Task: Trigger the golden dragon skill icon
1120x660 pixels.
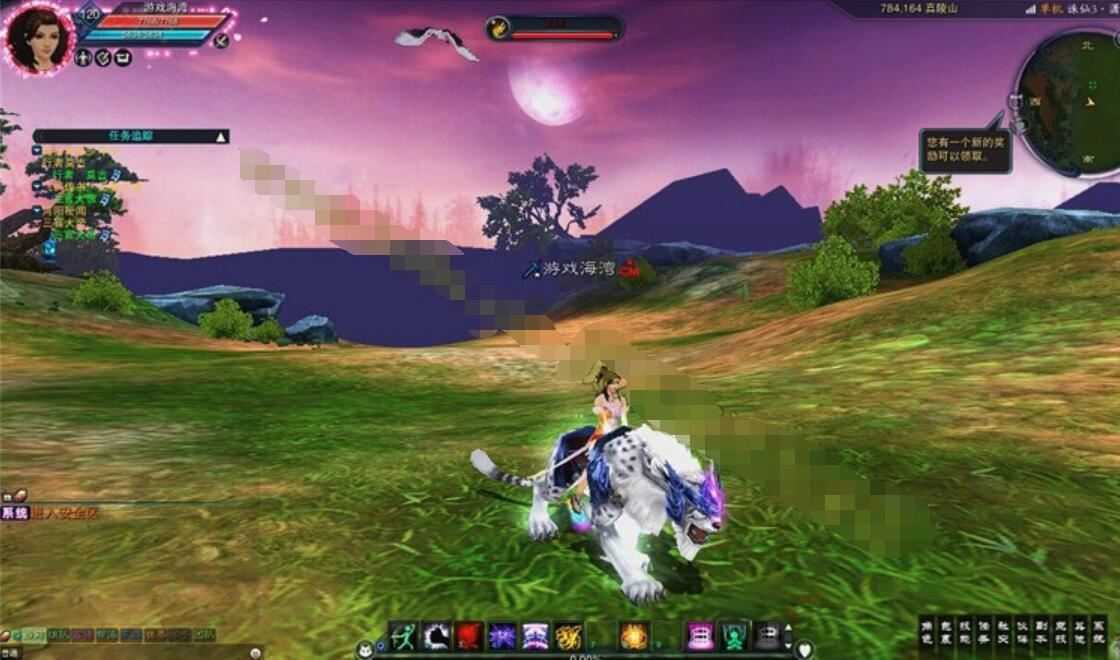Action: (x=569, y=635)
